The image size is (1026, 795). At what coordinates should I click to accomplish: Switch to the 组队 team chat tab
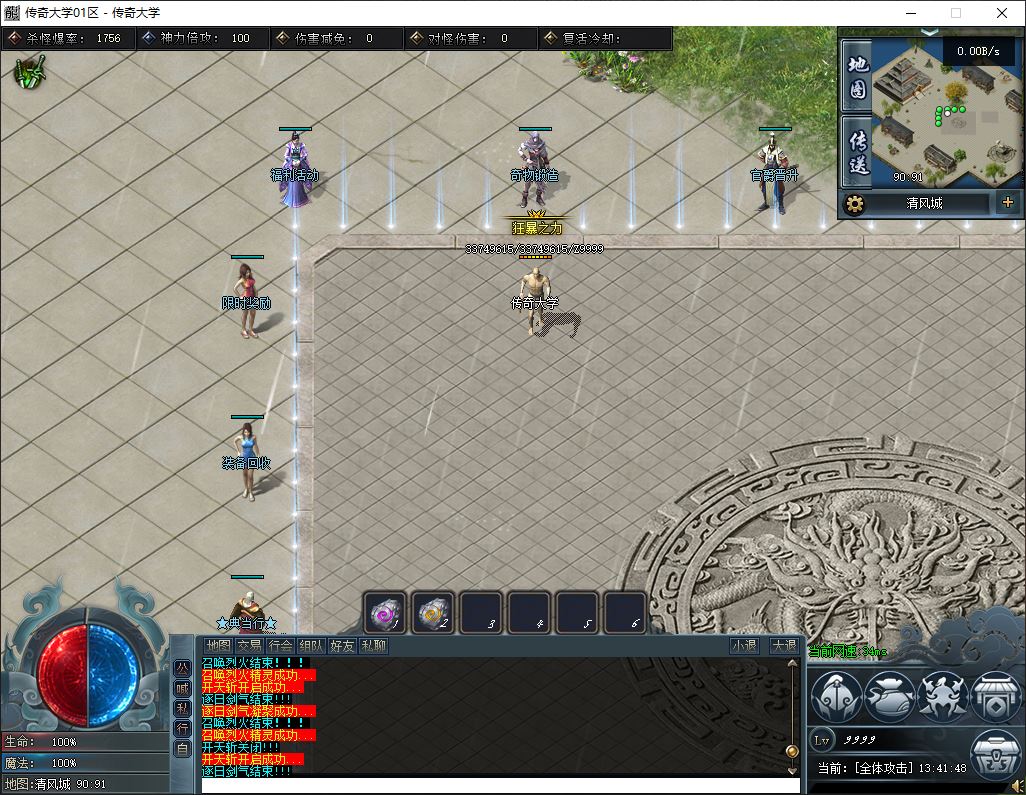(311, 646)
